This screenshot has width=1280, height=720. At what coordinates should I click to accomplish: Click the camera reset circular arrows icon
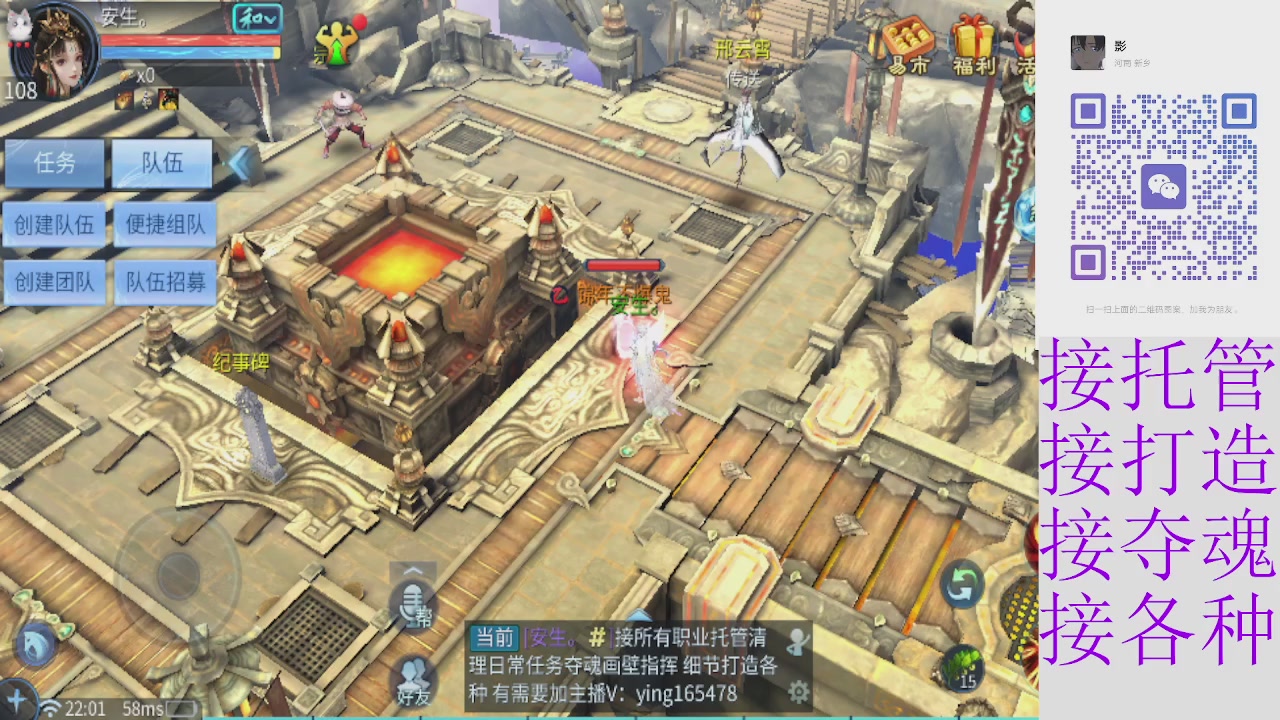pos(961,585)
